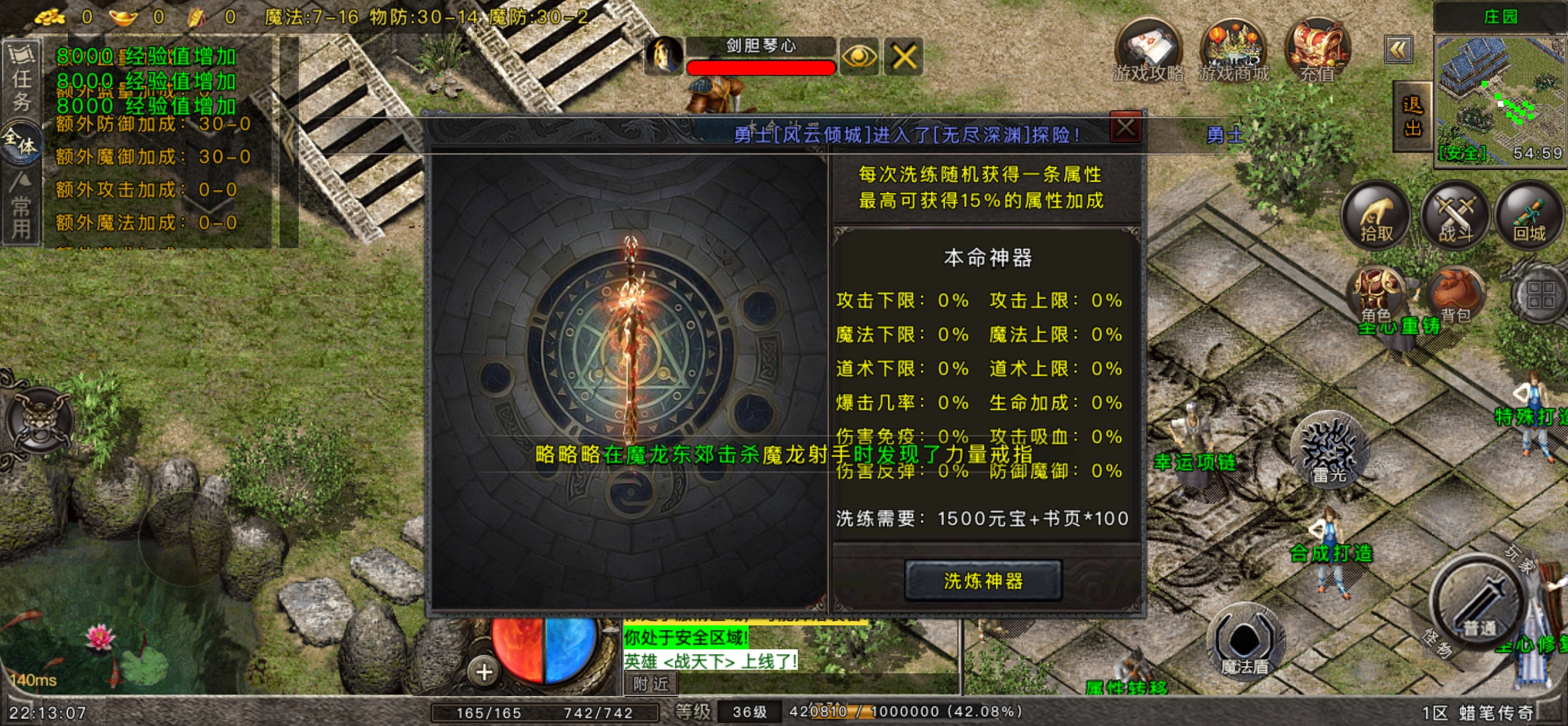Switch to the 任务 quest tab
The height and width of the screenshot is (726, 1568).
(x=22, y=78)
